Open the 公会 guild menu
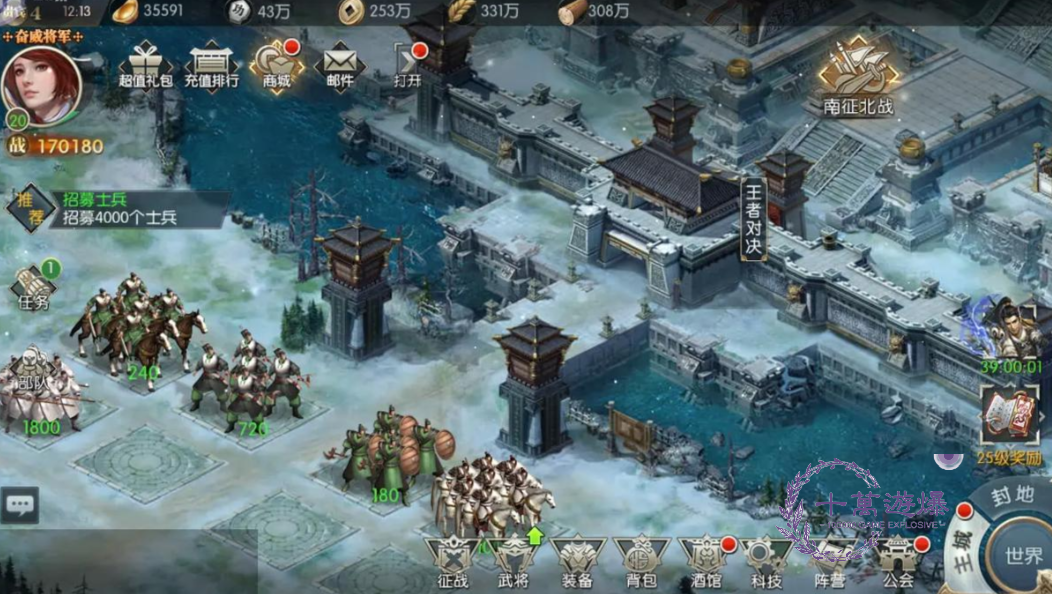 click(898, 562)
